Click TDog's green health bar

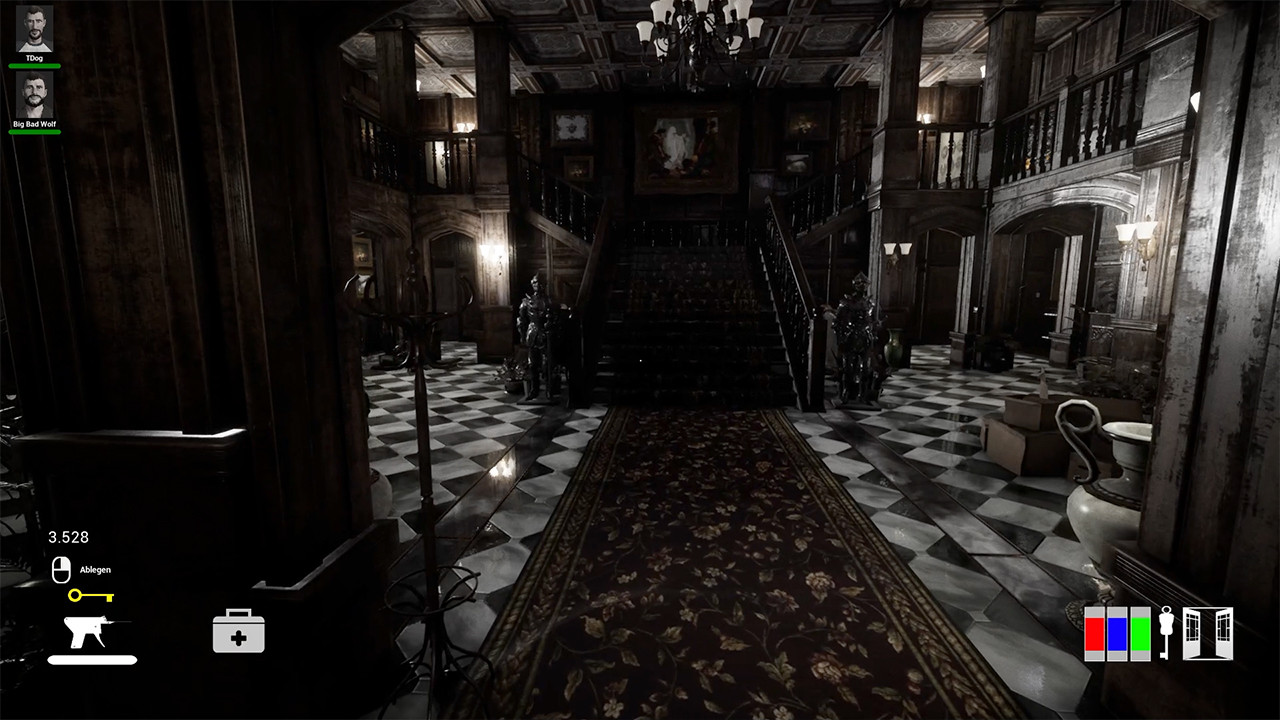click(34, 64)
